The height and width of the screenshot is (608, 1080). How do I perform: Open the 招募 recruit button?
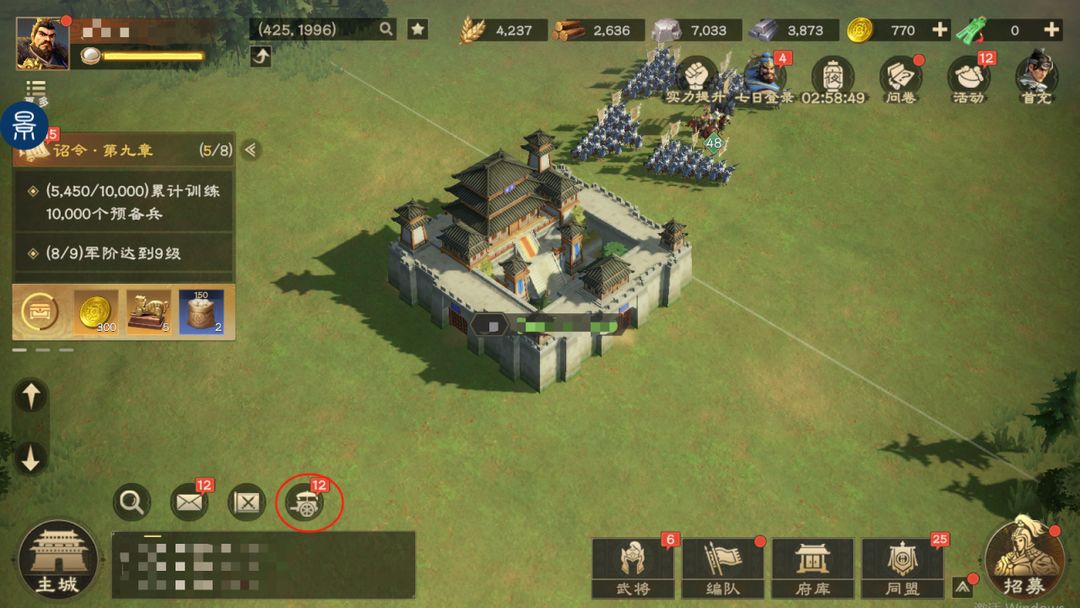click(x=1023, y=558)
